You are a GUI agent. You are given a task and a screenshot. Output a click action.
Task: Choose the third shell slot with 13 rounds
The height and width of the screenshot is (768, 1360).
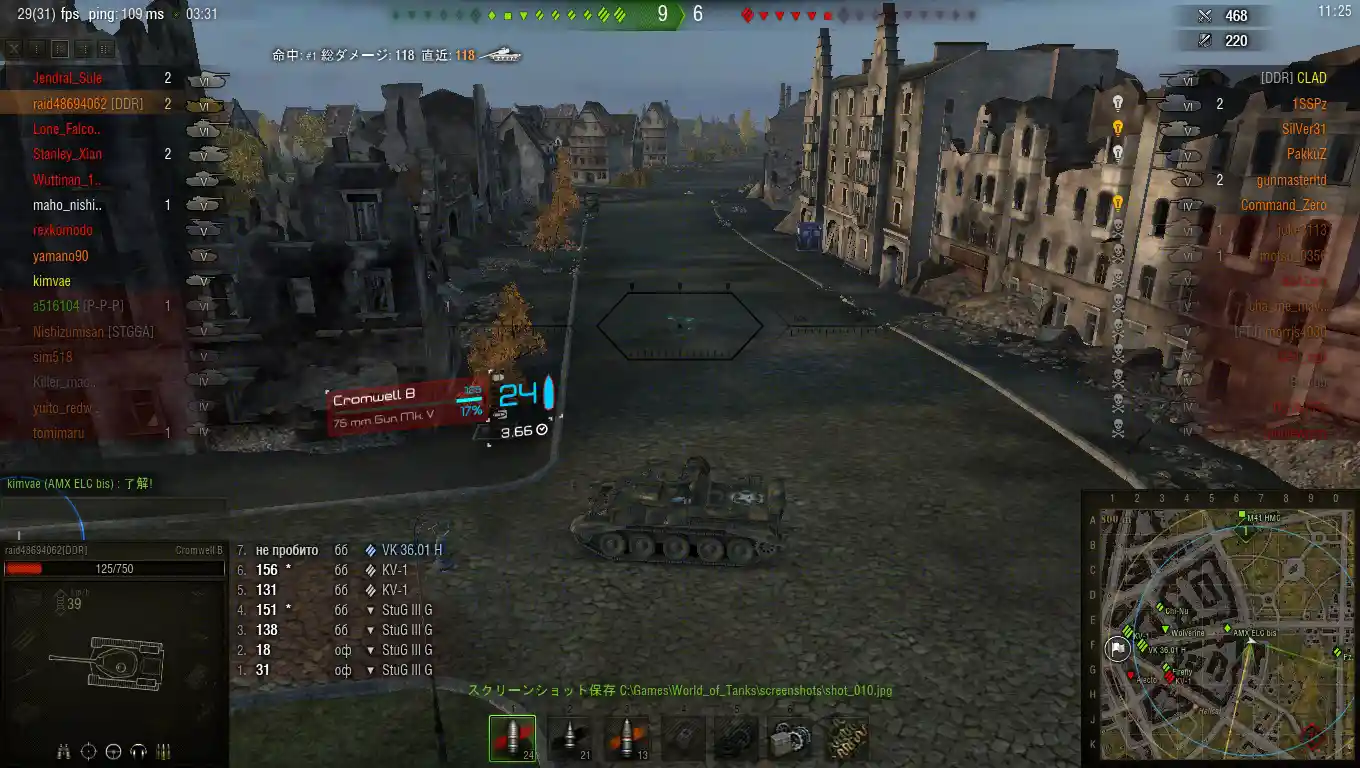coord(627,738)
